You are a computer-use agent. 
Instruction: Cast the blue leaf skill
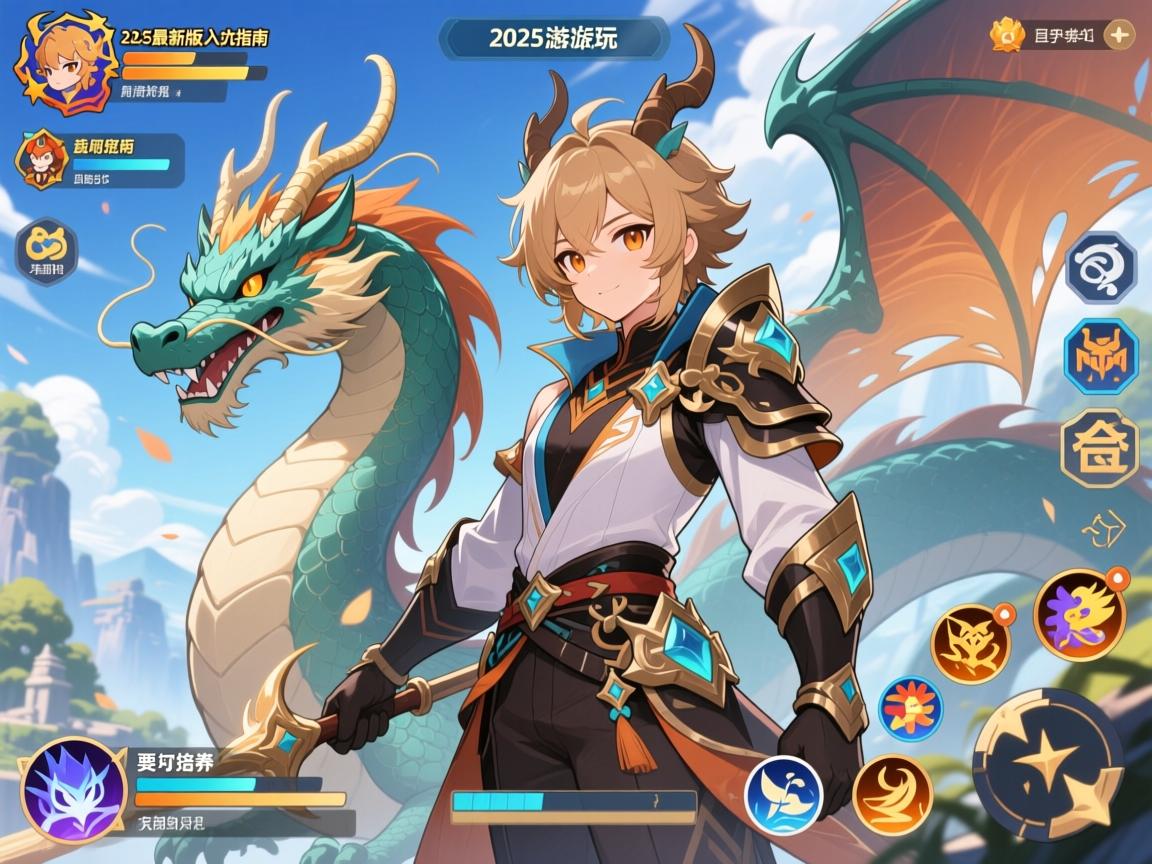[x=784, y=794]
